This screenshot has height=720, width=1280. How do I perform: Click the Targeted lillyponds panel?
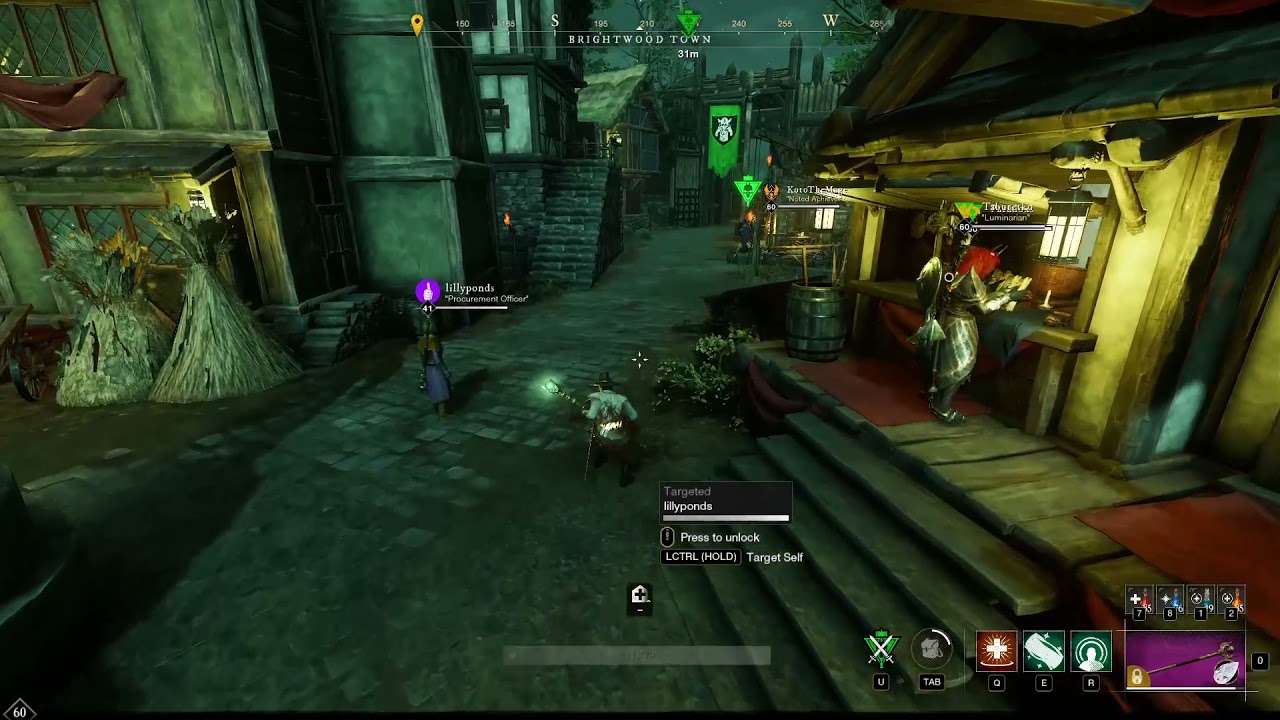(x=726, y=502)
